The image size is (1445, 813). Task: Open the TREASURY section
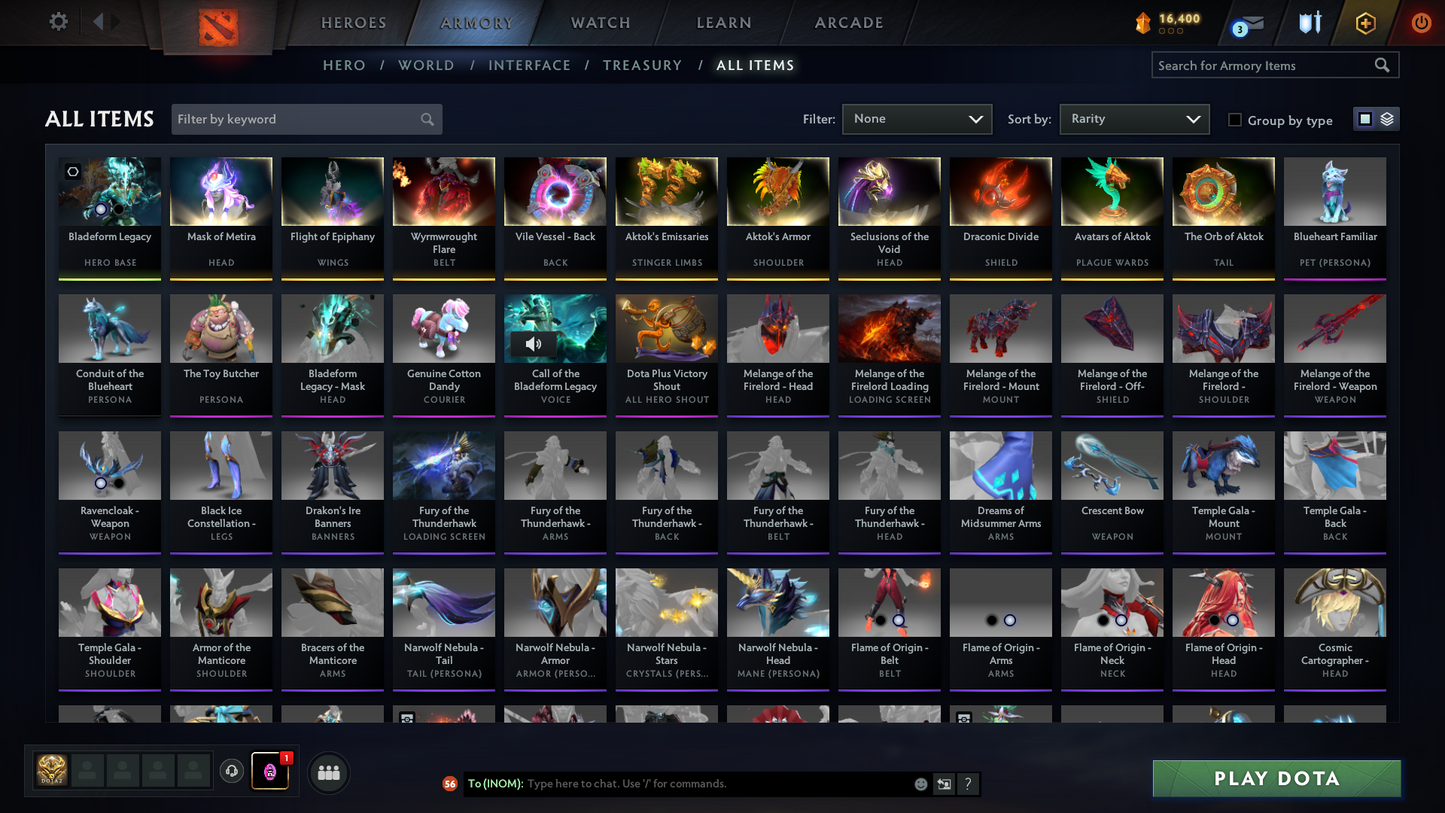click(642, 65)
